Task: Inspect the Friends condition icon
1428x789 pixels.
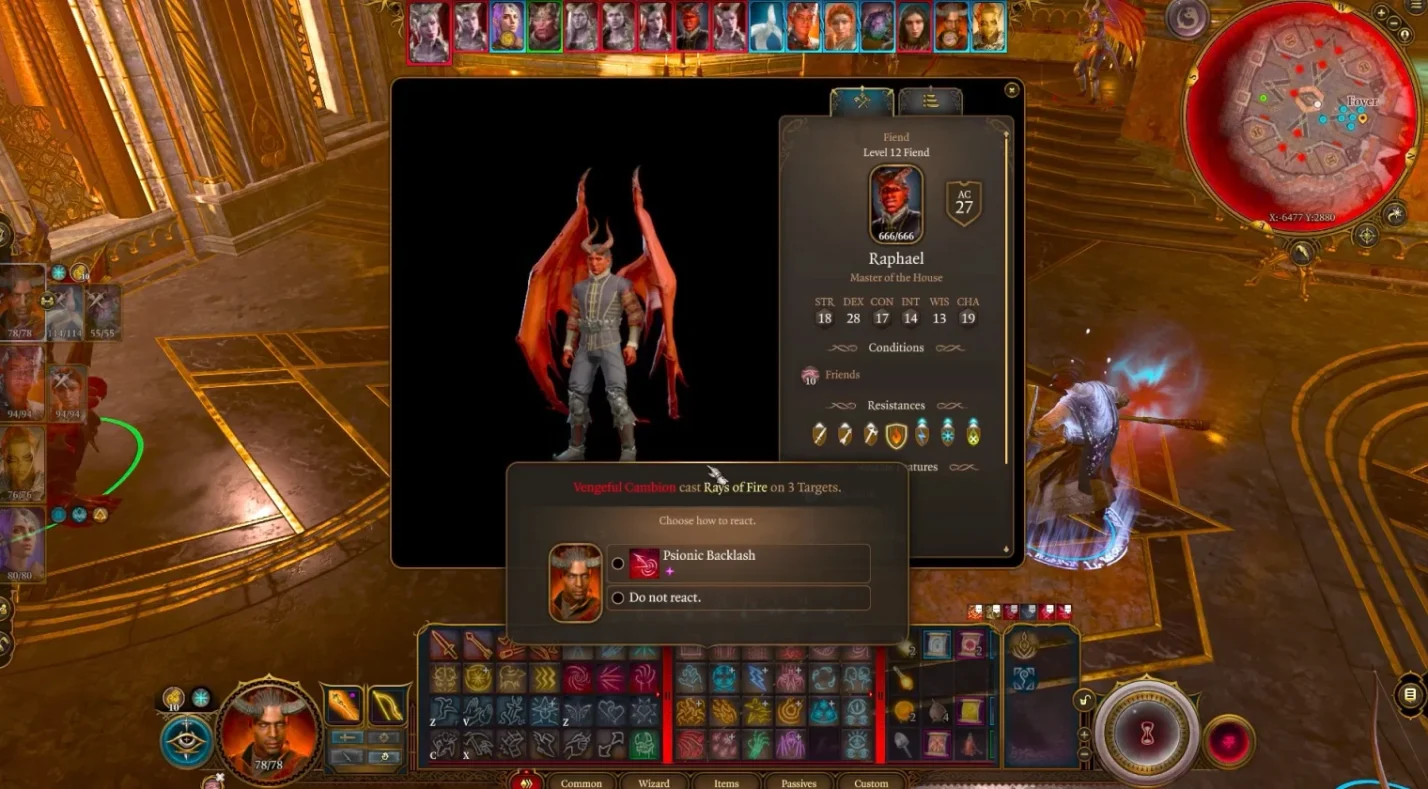Action: pos(810,375)
